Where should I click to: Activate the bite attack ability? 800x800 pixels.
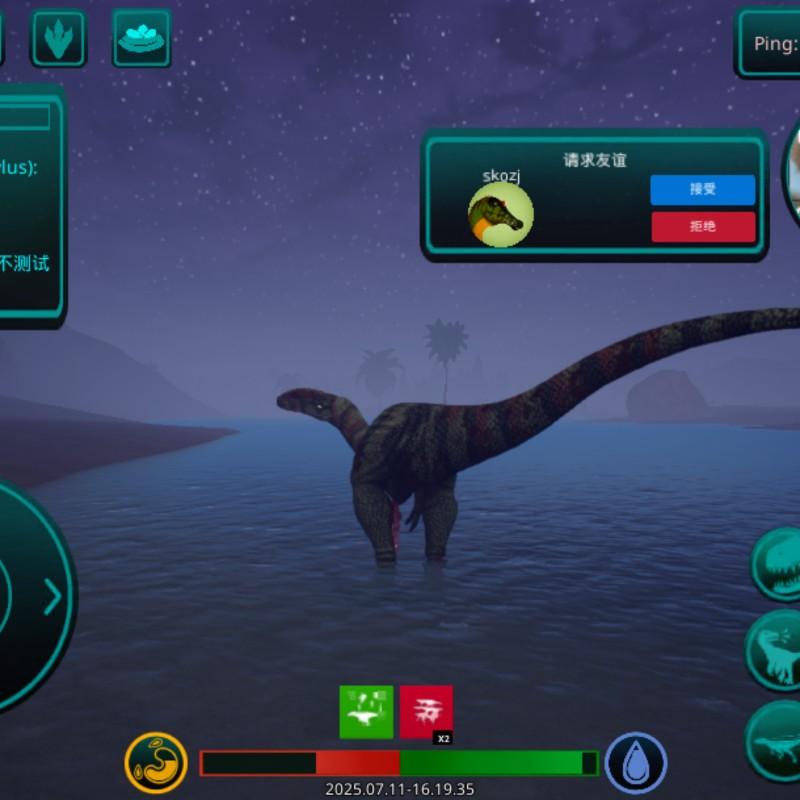click(x=780, y=565)
